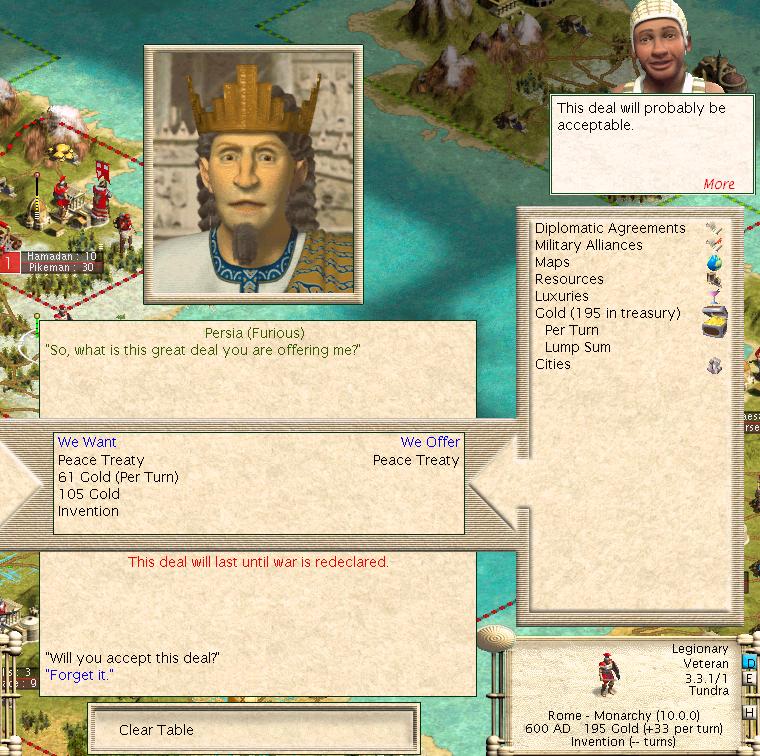Choose Lump Sum gold option
Screen dimensions: 760x756
point(577,347)
